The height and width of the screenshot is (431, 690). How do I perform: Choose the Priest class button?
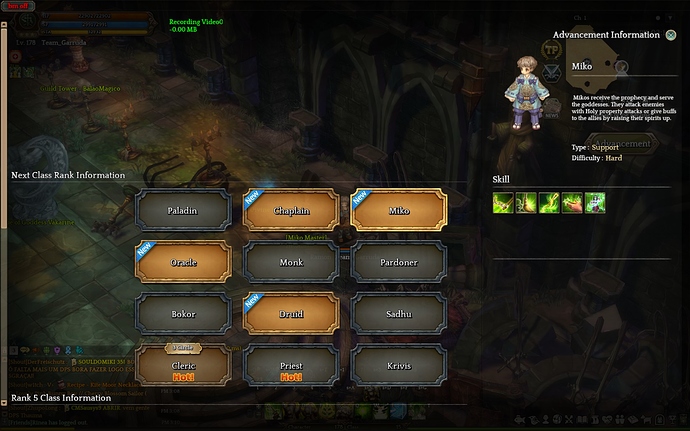pyautogui.click(x=290, y=365)
